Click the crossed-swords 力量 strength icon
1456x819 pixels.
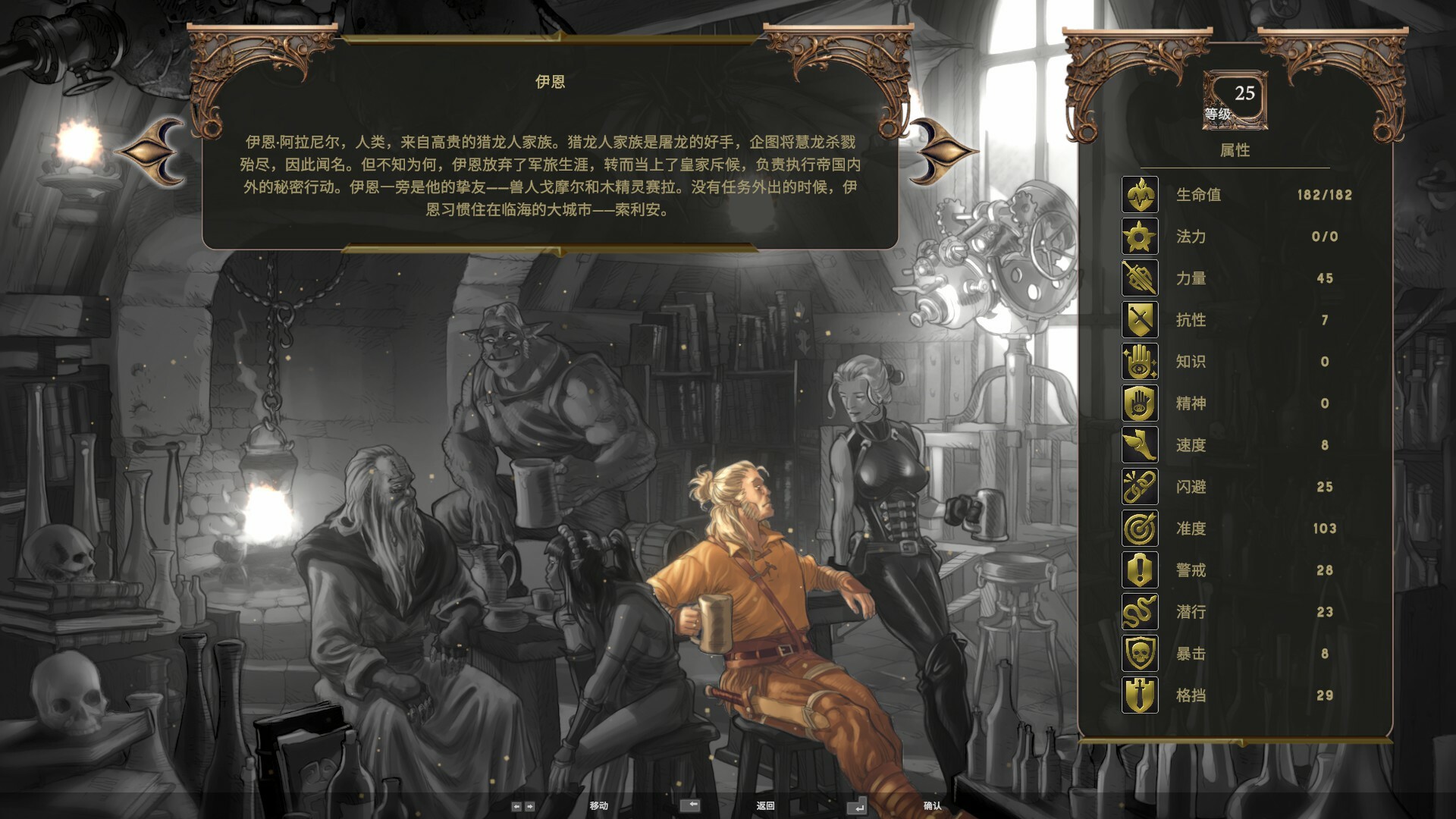click(1139, 278)
